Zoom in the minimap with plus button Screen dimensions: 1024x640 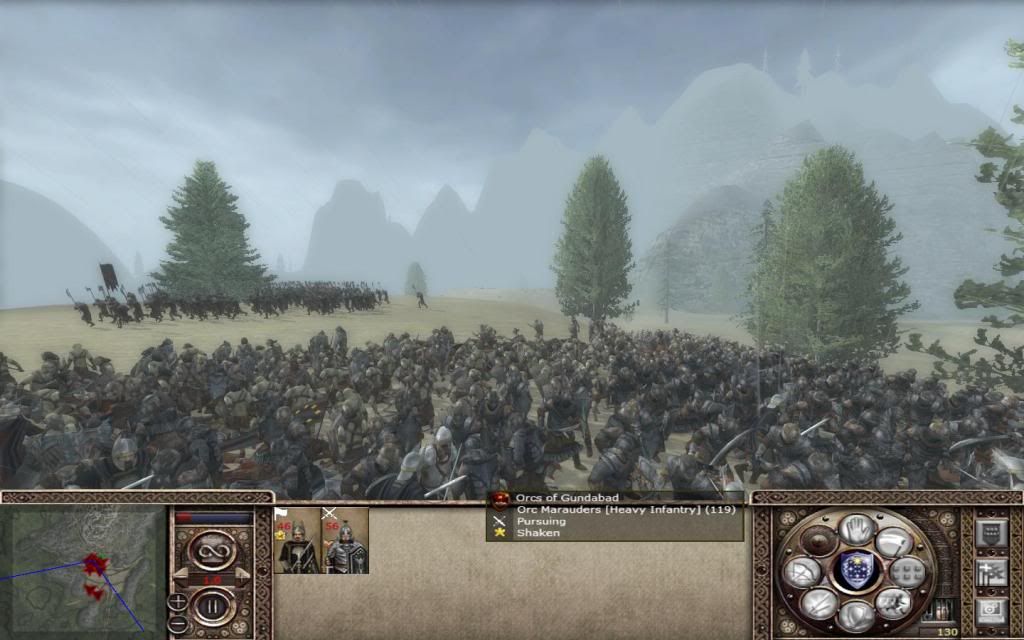[x=178, y=601]
